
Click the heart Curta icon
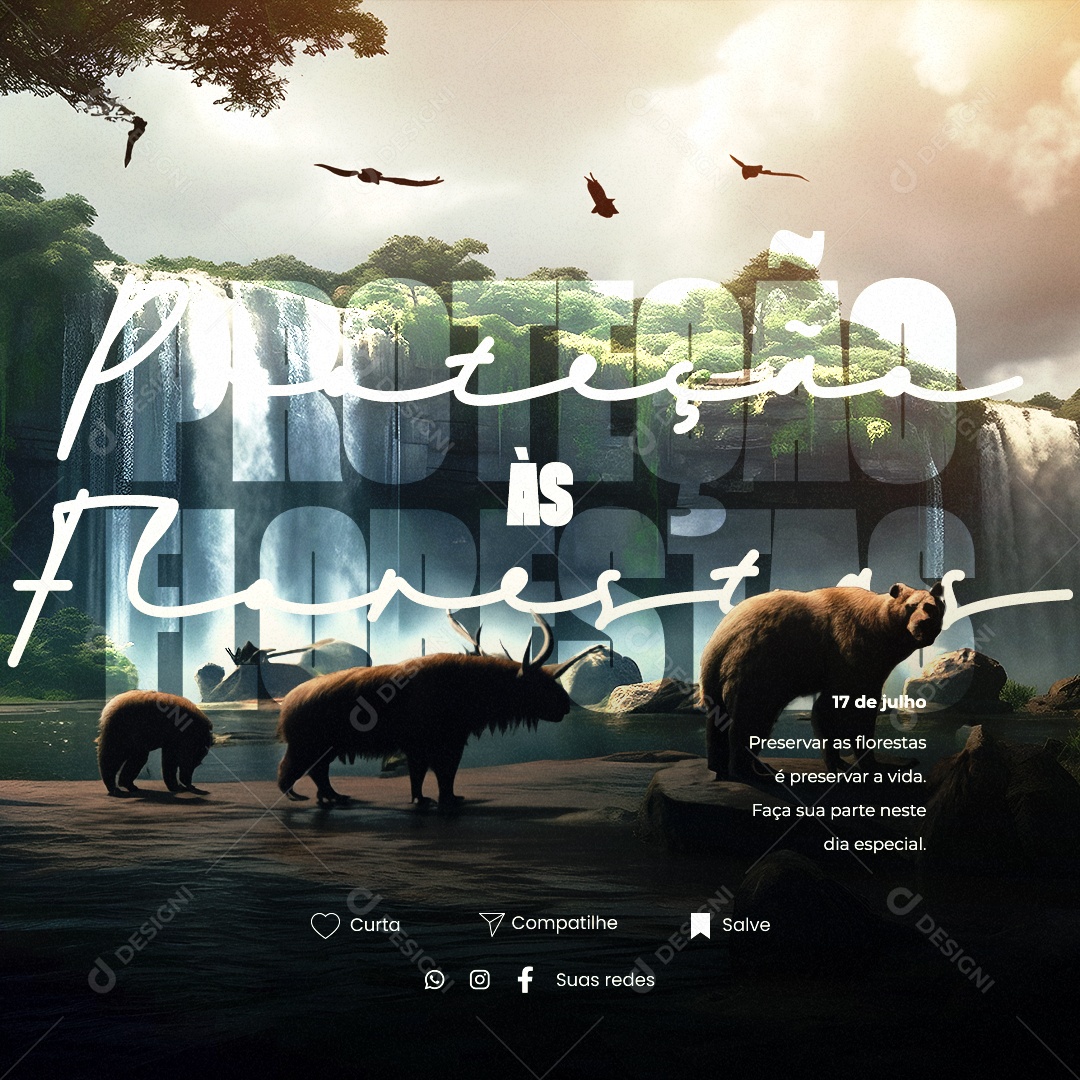tap(325, 926)
